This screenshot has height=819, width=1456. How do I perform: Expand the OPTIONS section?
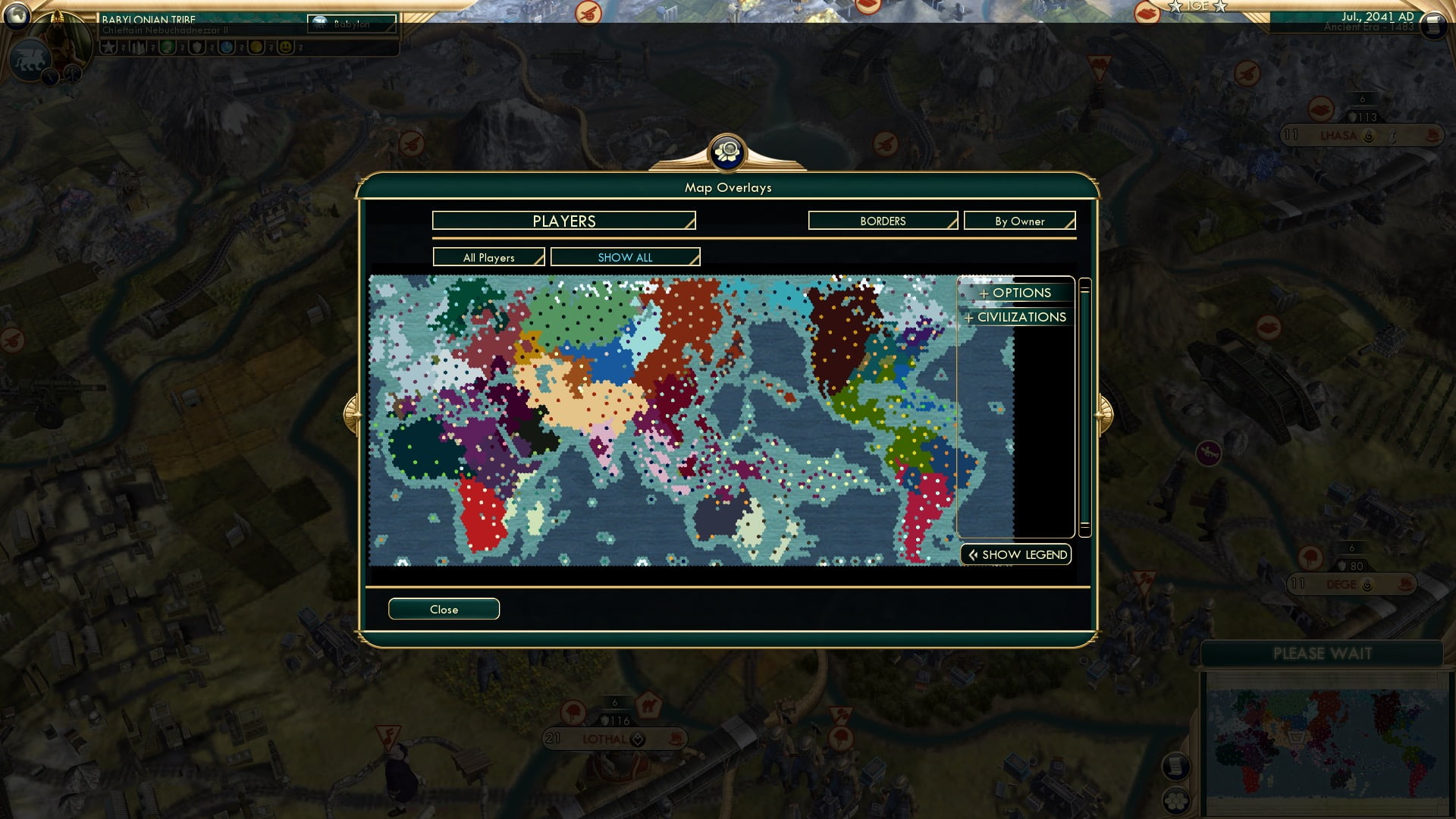coord(1015,293)
